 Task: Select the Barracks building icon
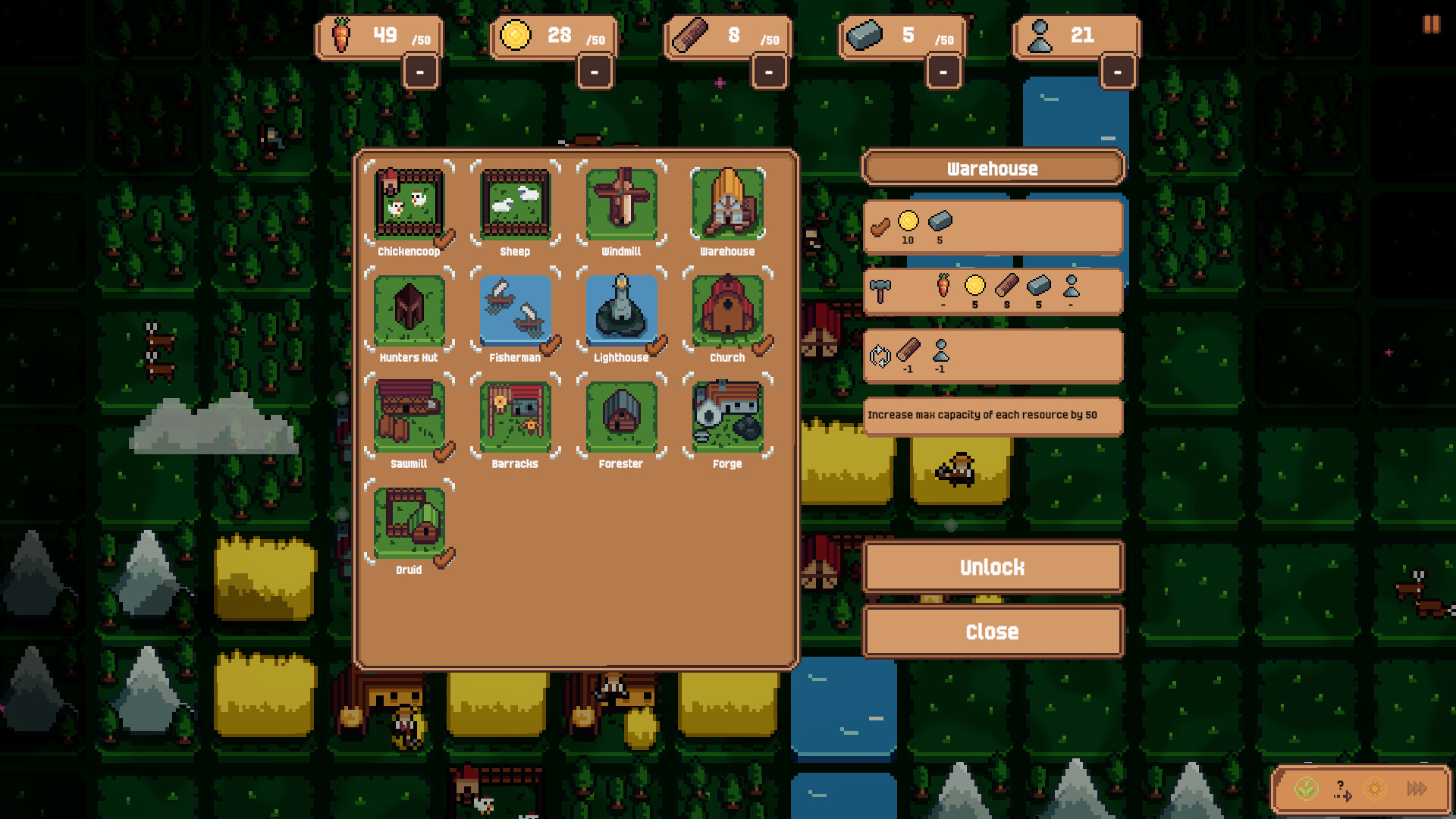tap(515, 417)
